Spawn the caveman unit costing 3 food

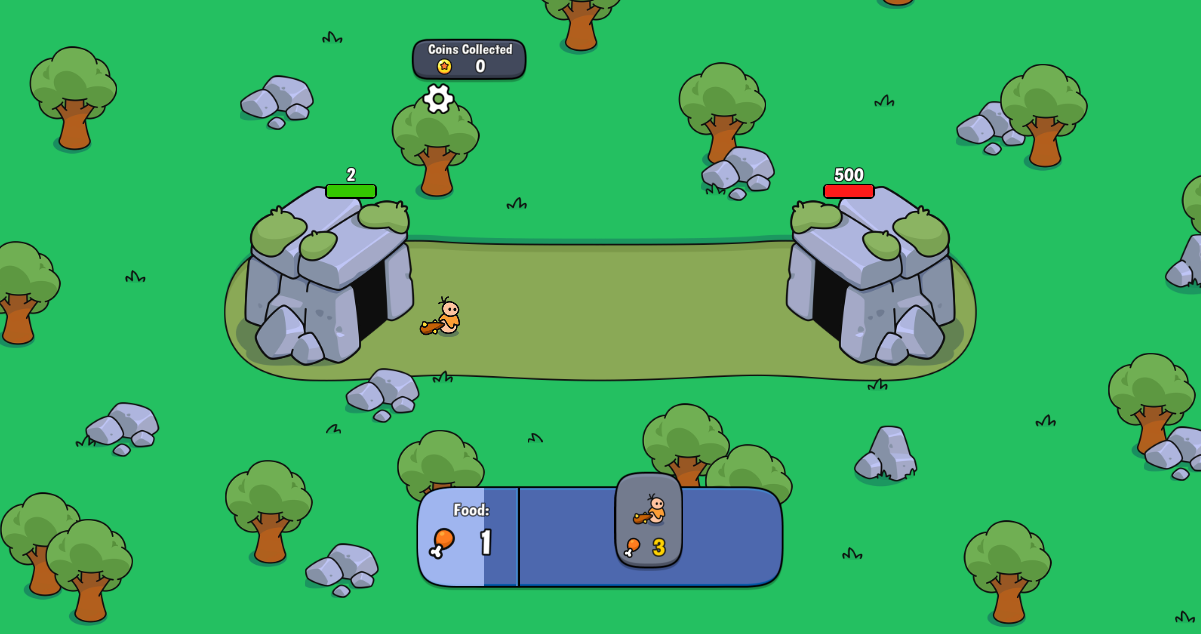pyautogui.click(x=648, y=520)
